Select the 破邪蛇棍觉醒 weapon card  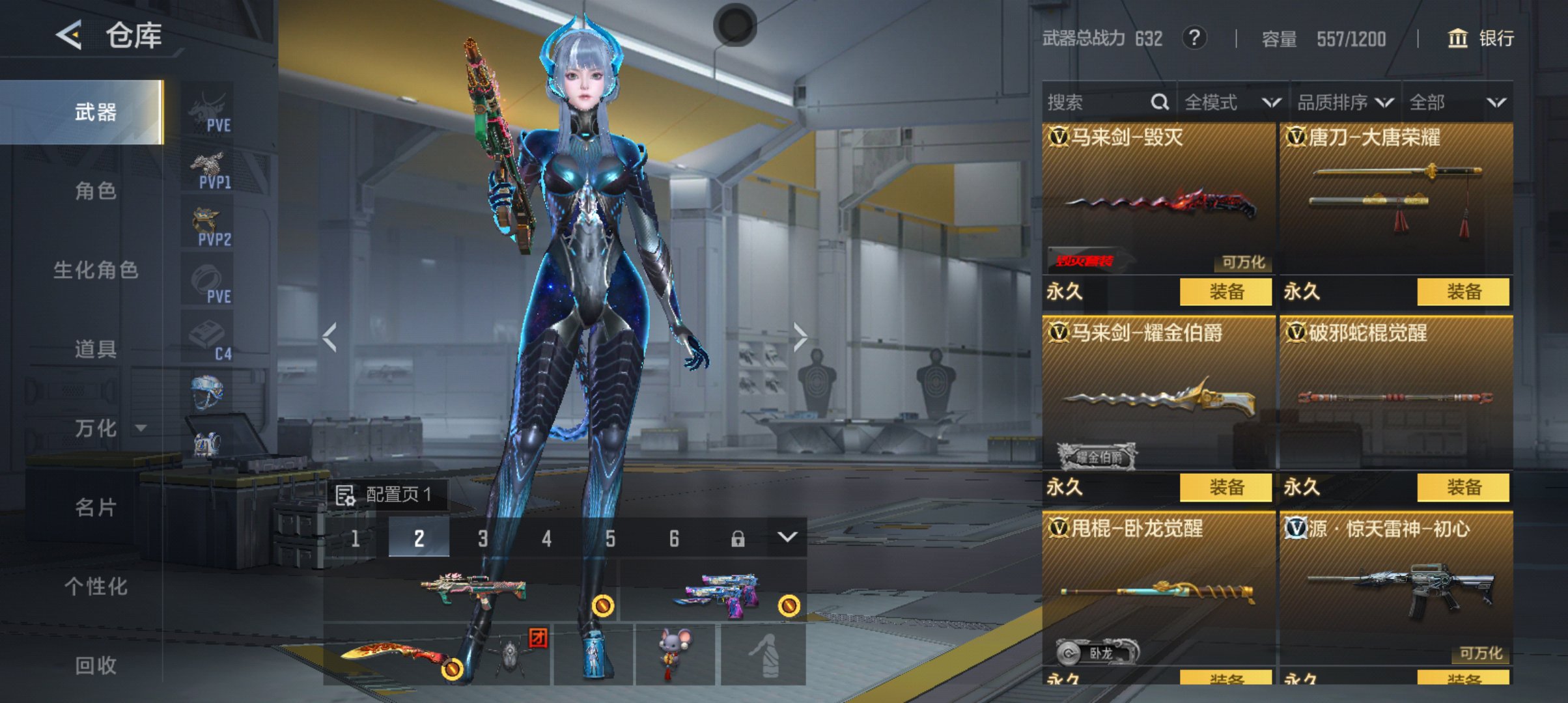click(1395, 394)
